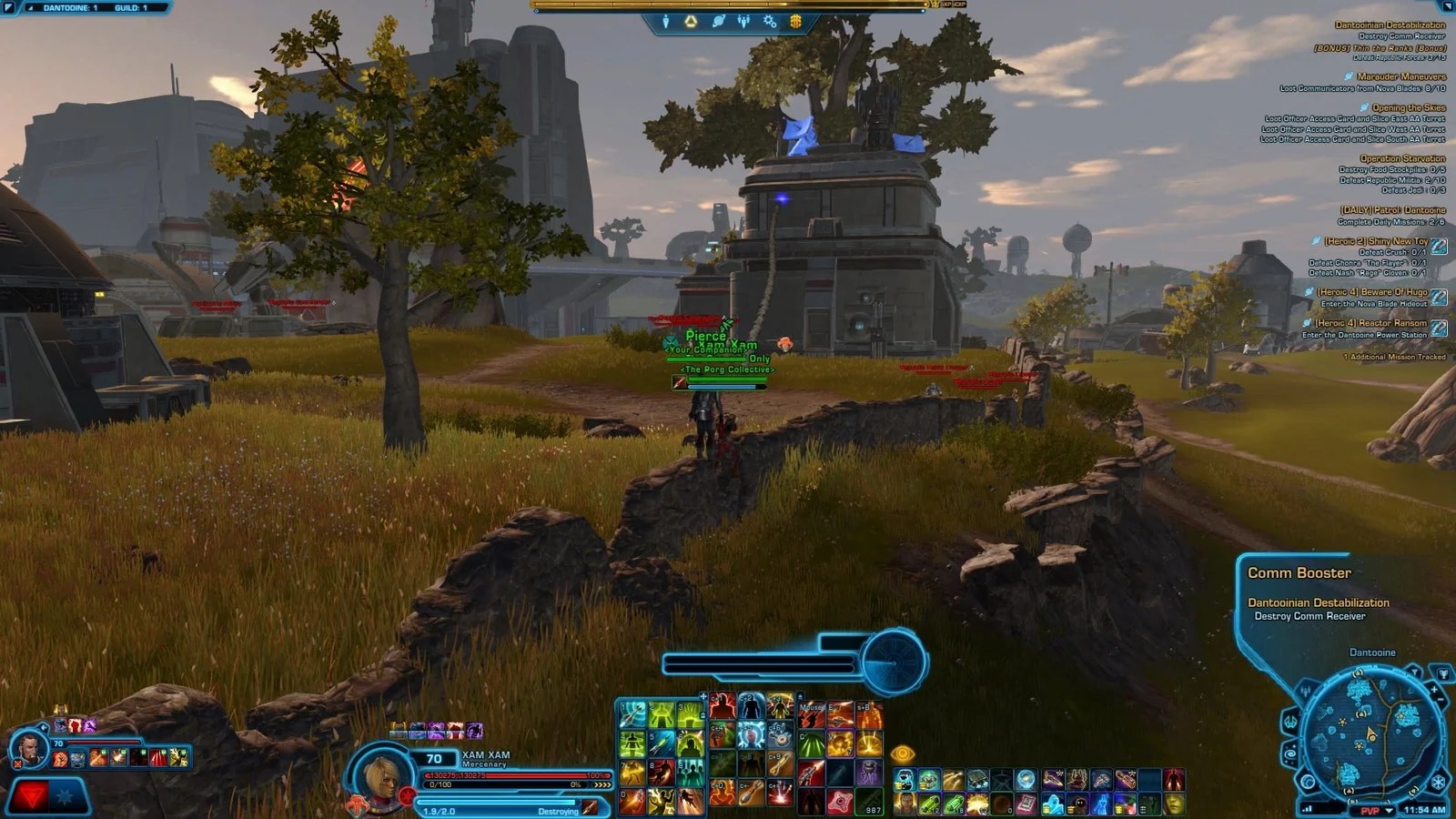
Task: Open the Heroic 4 Reactor Ransom quest icon
Action: click(x=1440, y=328)
